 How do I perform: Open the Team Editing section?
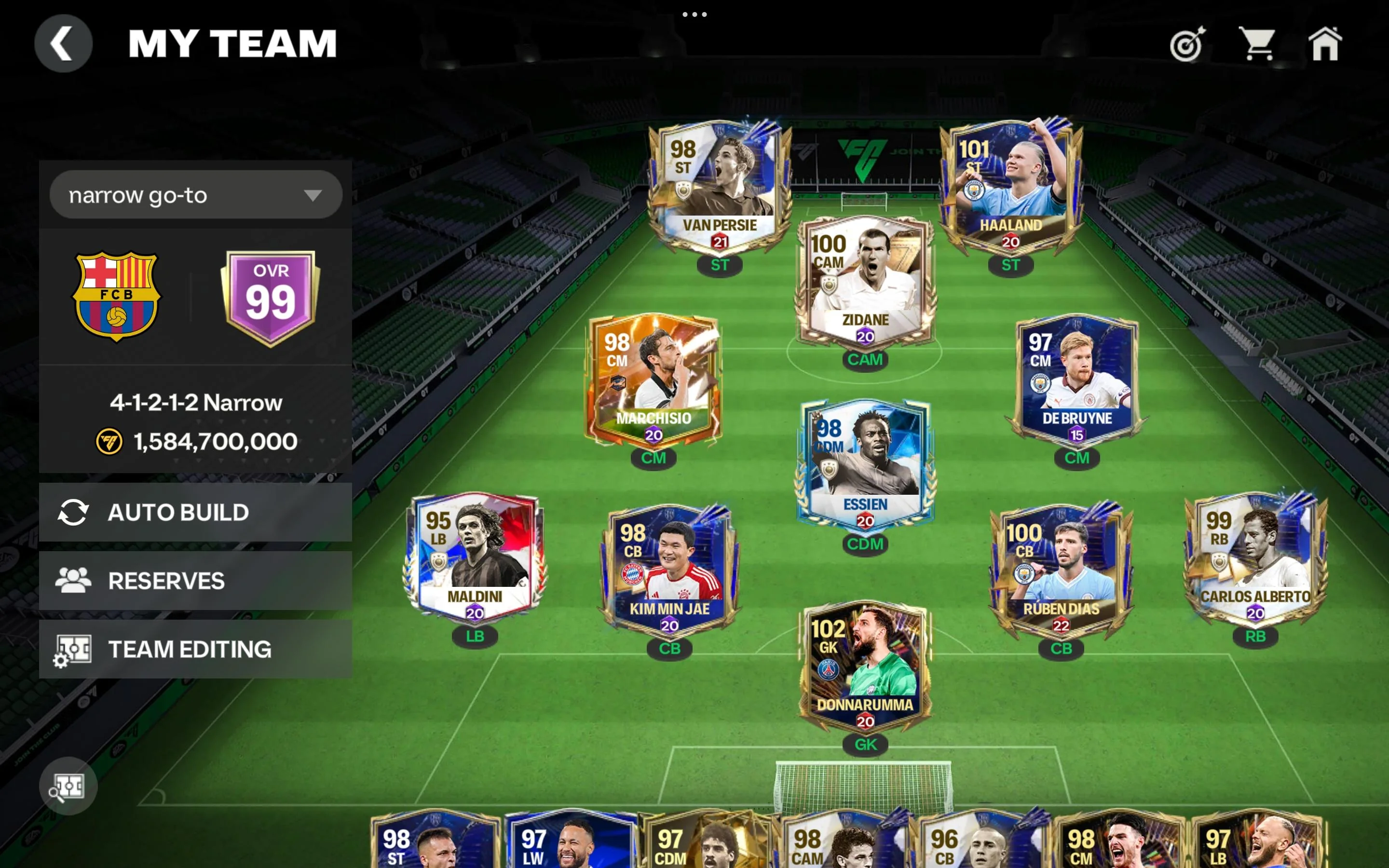(190, 649)
